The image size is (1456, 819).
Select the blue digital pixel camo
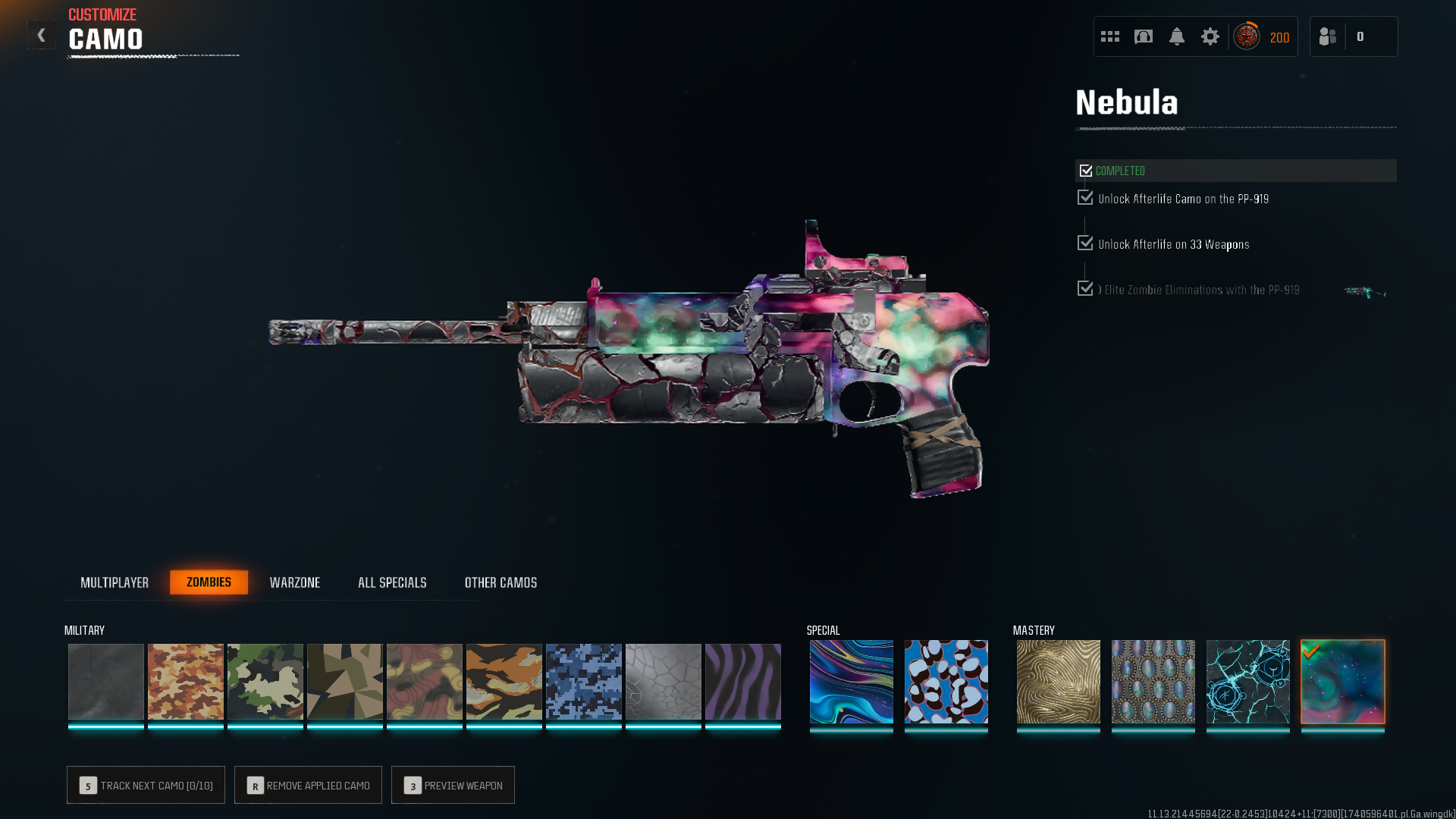pyautogui.click(x=583, y=681)
